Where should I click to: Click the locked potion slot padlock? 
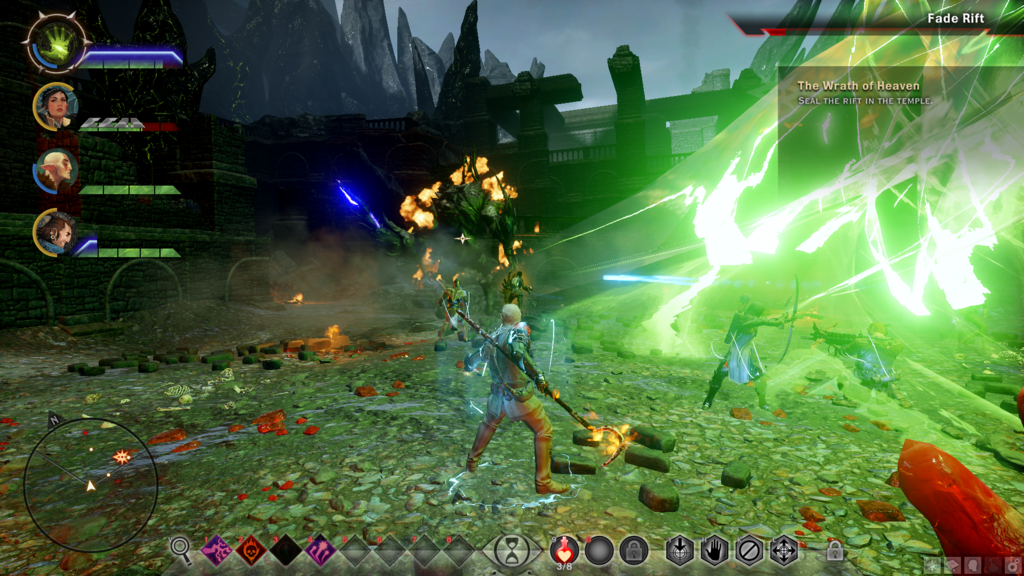(x=633, y=550)
